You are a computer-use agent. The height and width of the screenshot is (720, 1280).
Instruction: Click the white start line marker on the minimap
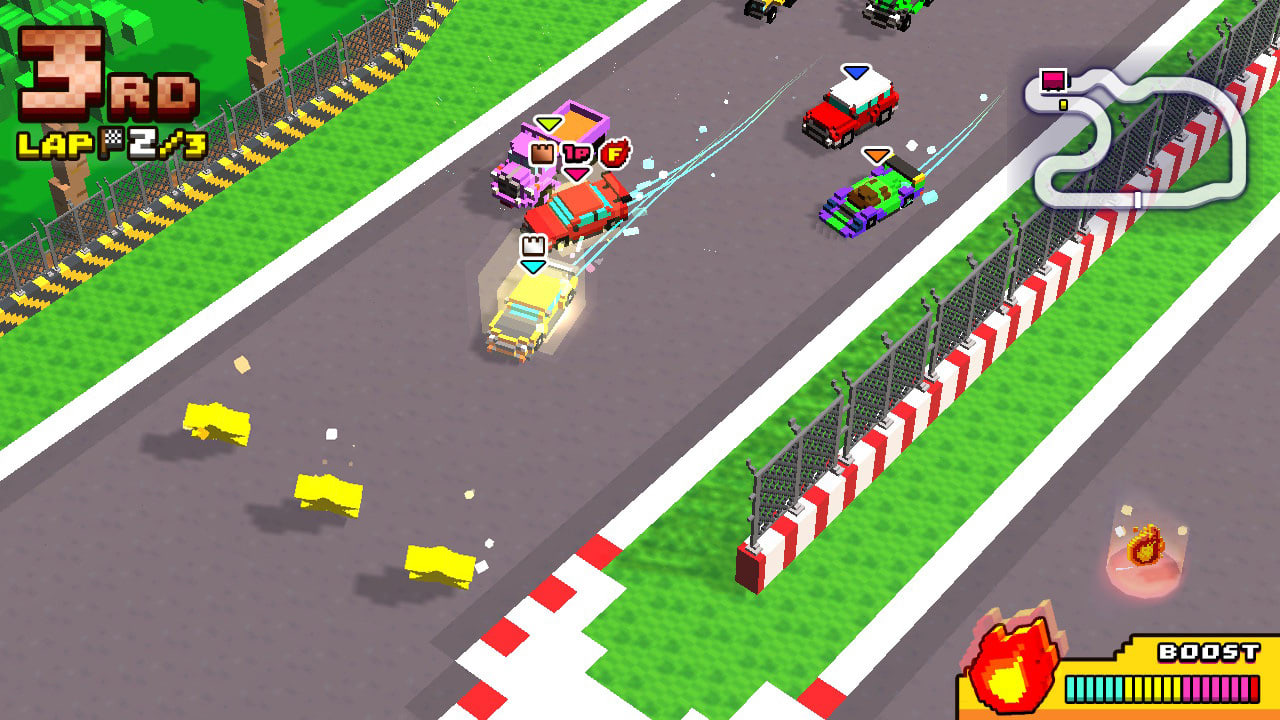click(x=1138, y=200)
